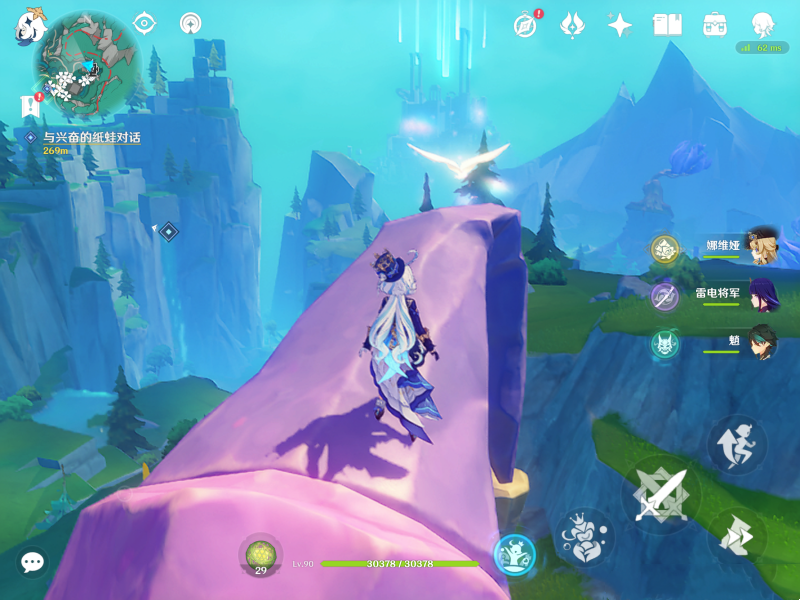
Task: Open the chat speech bubble
Action: pos(33,563)
